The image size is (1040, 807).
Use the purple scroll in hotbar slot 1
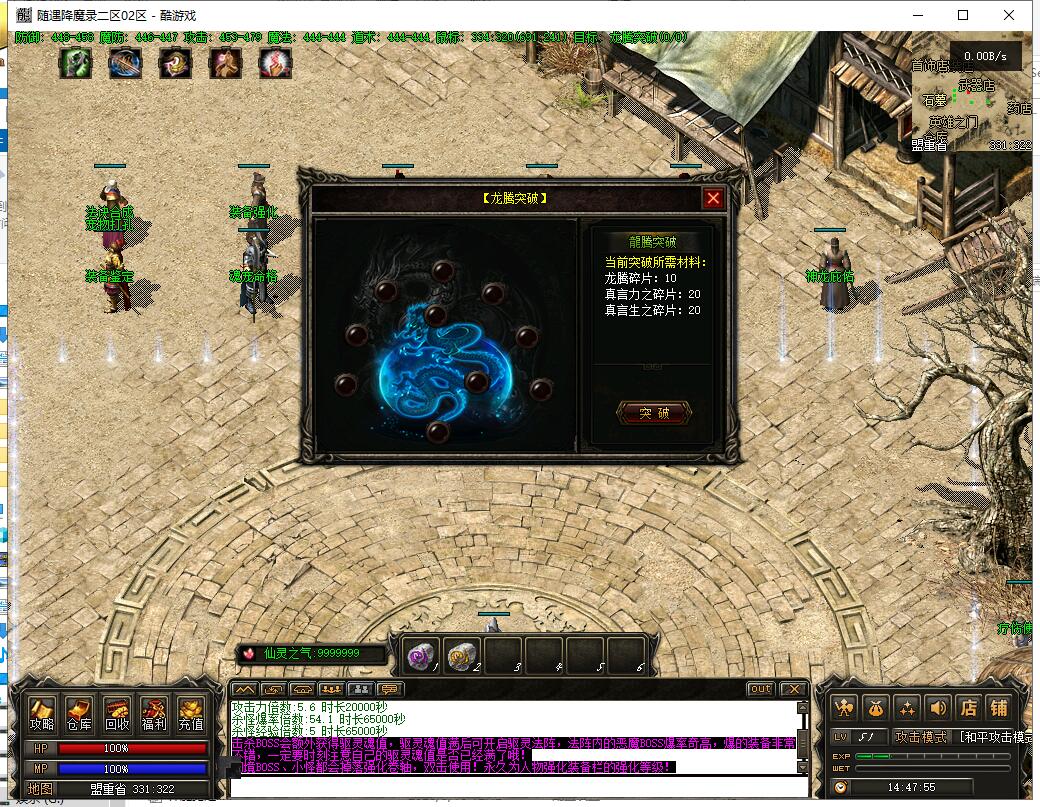click(x=422, y=656)
